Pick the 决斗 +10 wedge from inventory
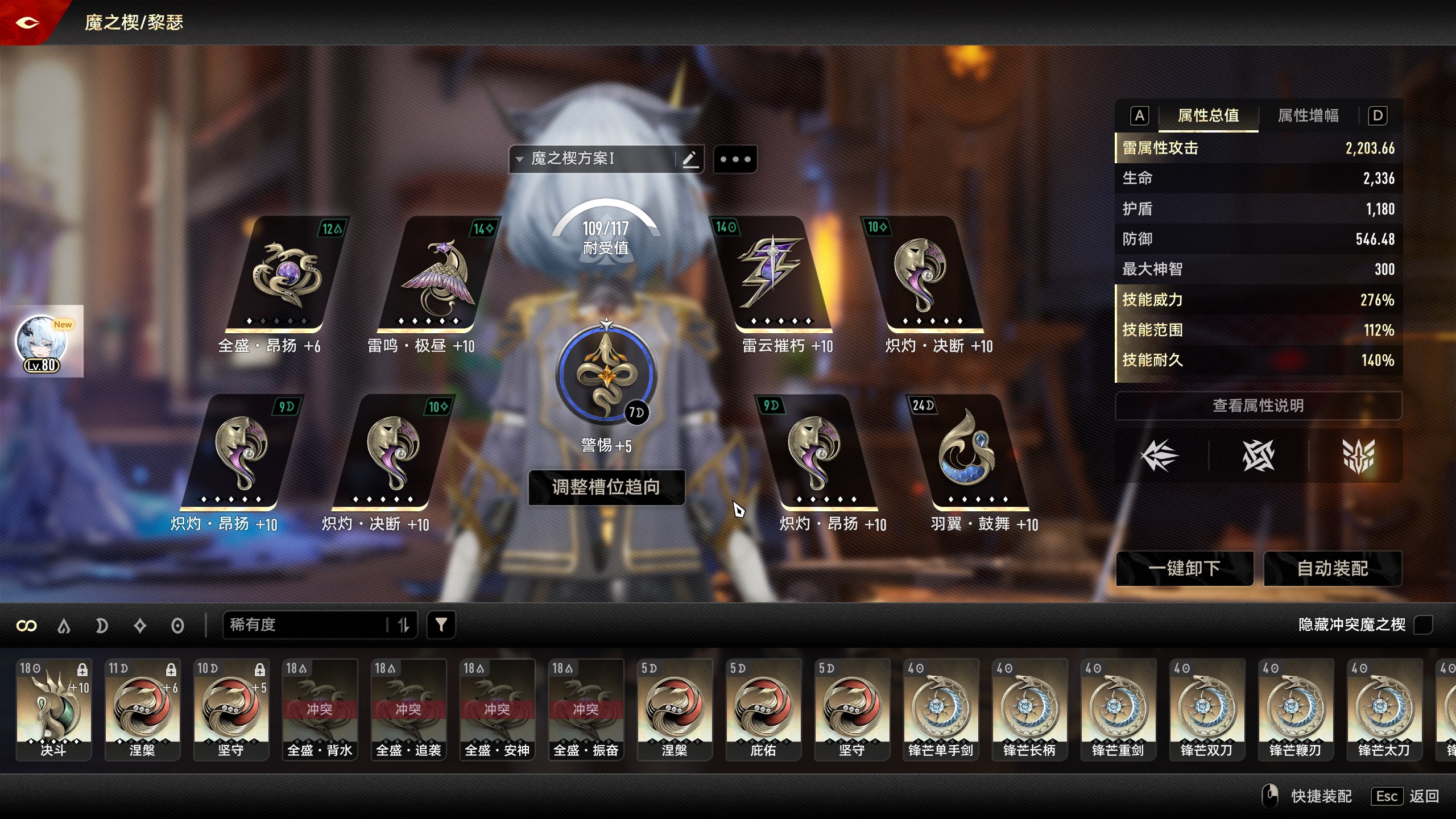The height and width of the screenshot is (819, 1456). pyautogui.click(x=53, y=709)
